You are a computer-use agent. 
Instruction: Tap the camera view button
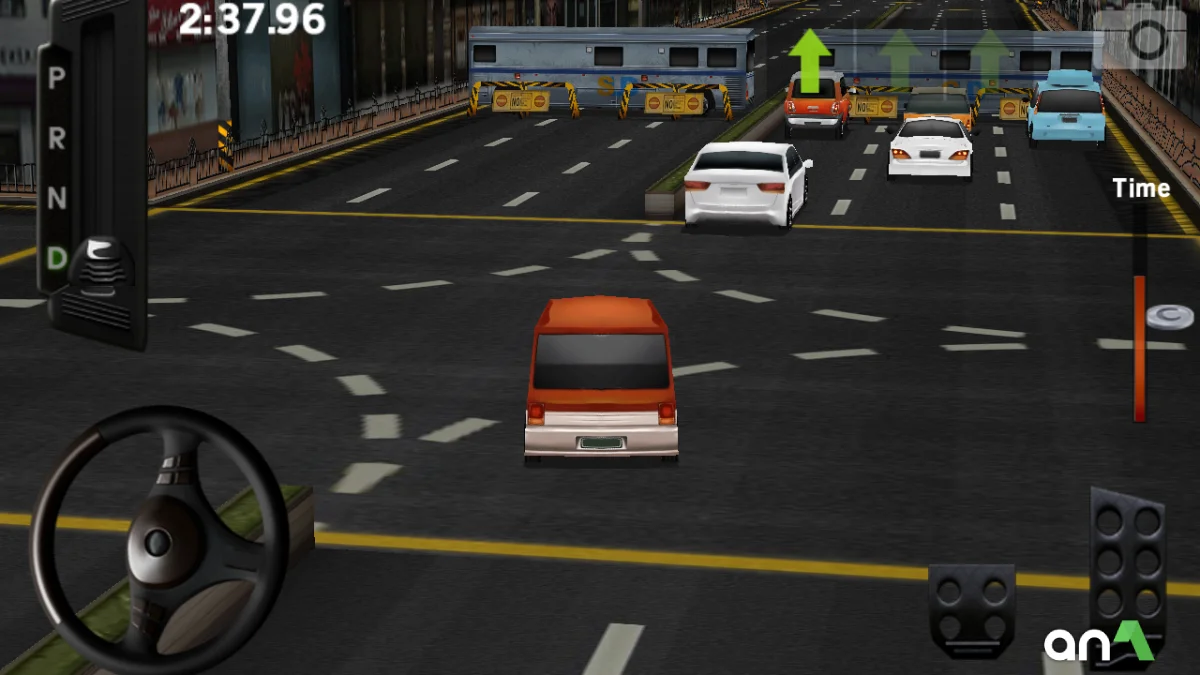click(1145, 40)
